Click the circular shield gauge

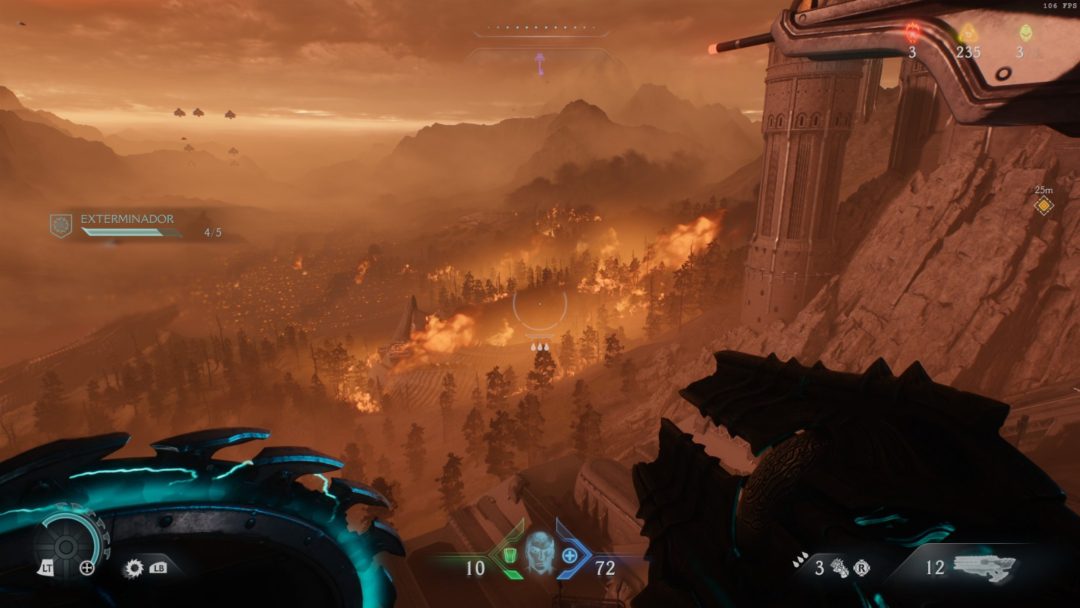tap(66, 545)
